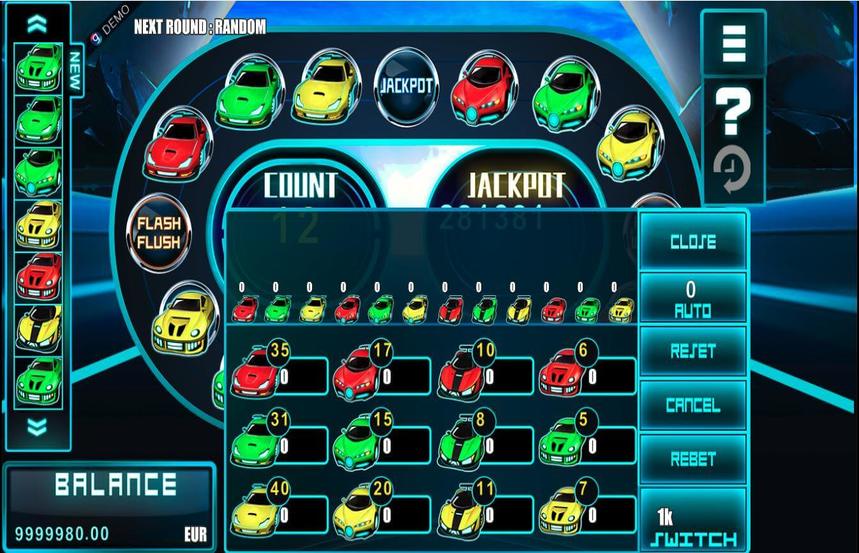The width and height of the screenshot is (859, 553).
Task: Repeat last wager with Rebet
Action: tap(692, 459)
